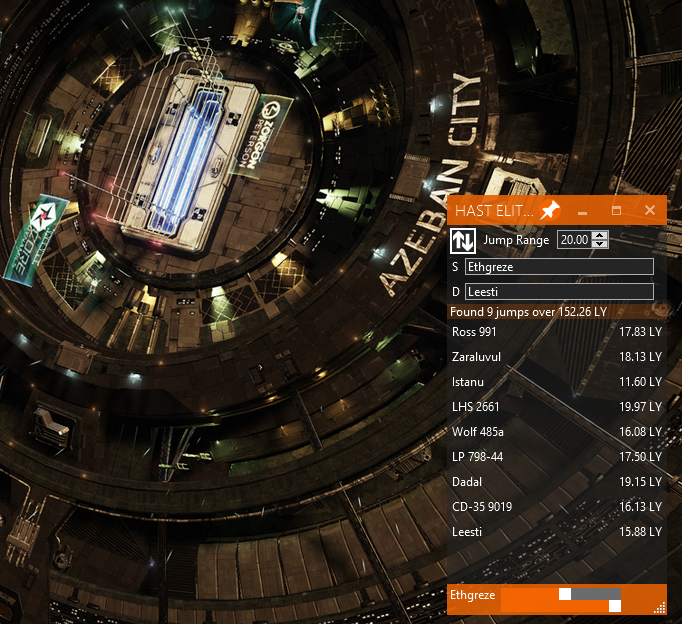Pick the CD-35 9019 route entry
Screen dimensions: 682x624
click(556, 507)
